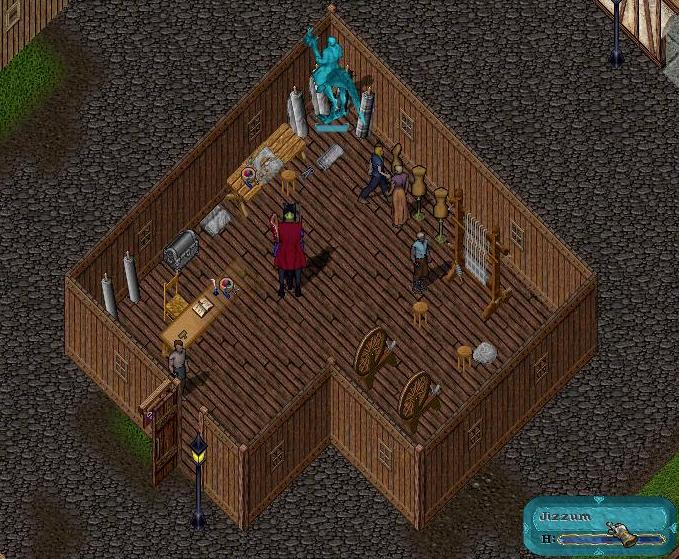Select the Jizzum health status panel
Viewport: 679px width, 559px height.
[598, 527]
